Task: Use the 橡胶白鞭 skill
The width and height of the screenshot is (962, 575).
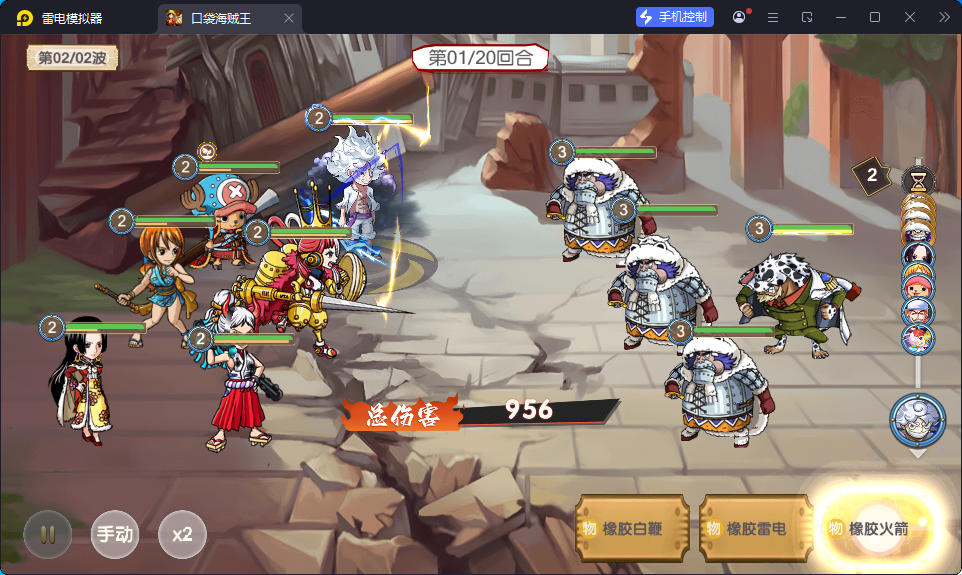Action: point(633,529)
